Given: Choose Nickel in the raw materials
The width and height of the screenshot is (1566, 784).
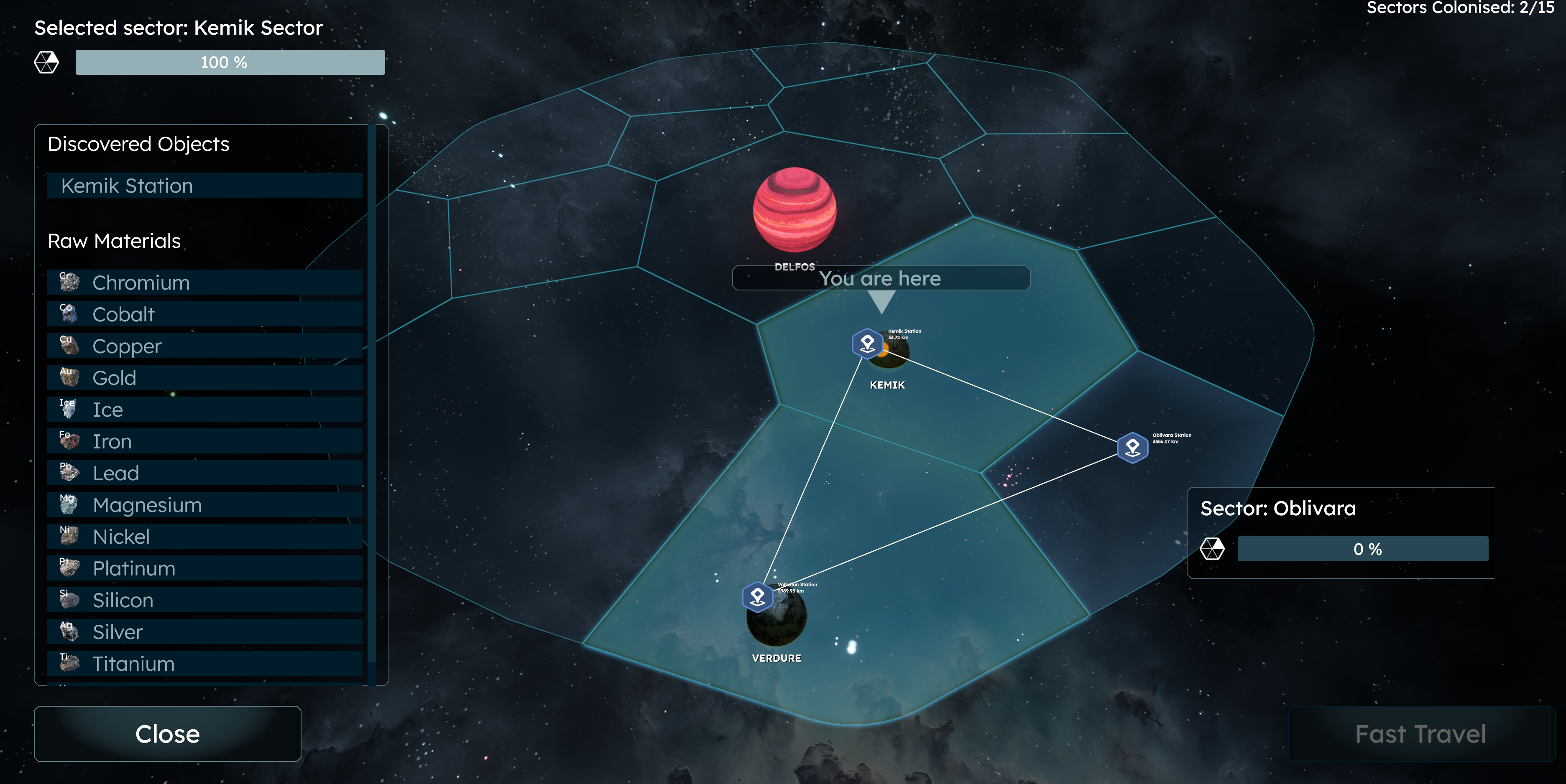Looking at the screenshot, I should coord(205,537).
